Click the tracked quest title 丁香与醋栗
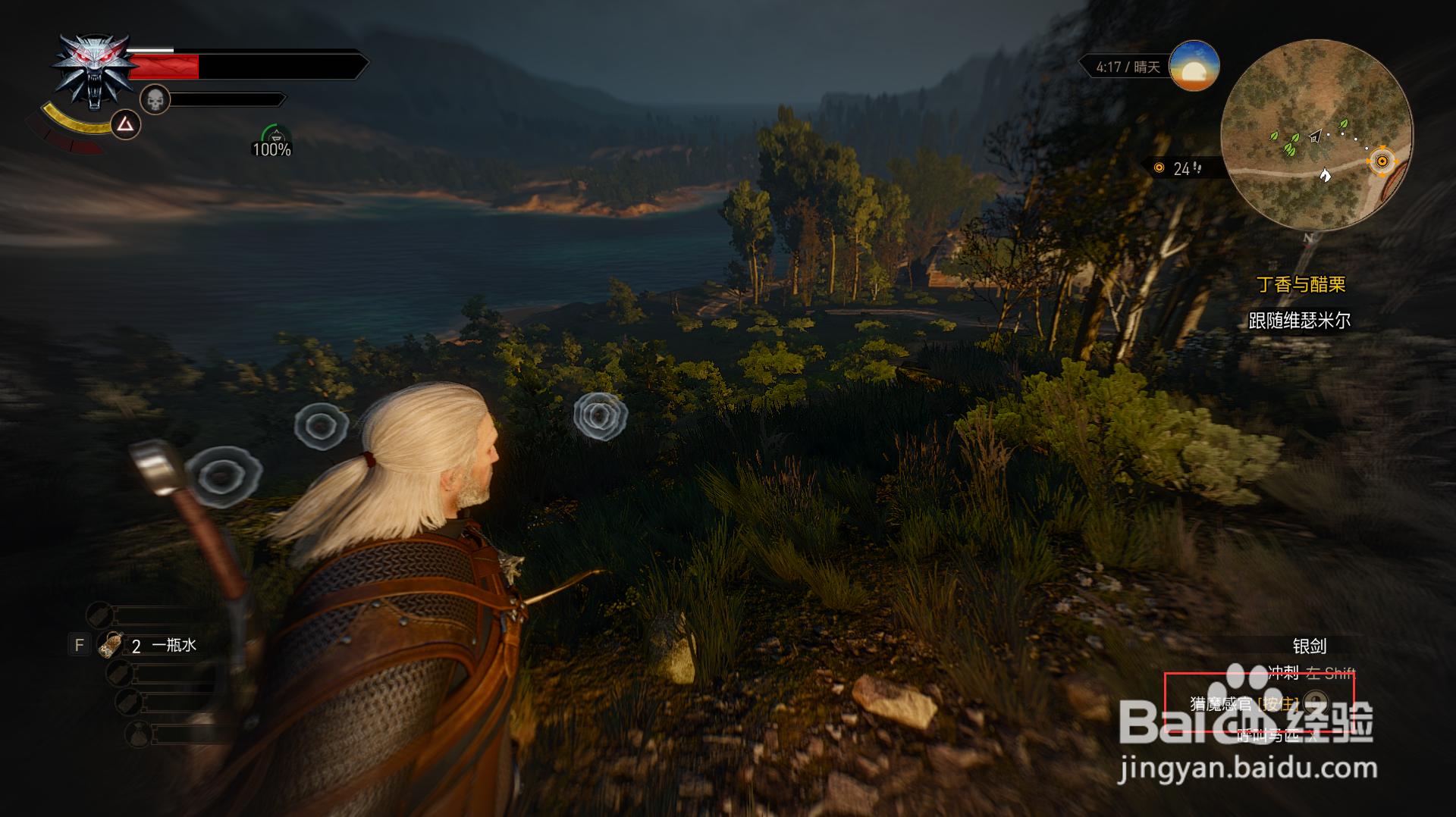This screenshot has height=817, width=1456. tap(1301, 284)
